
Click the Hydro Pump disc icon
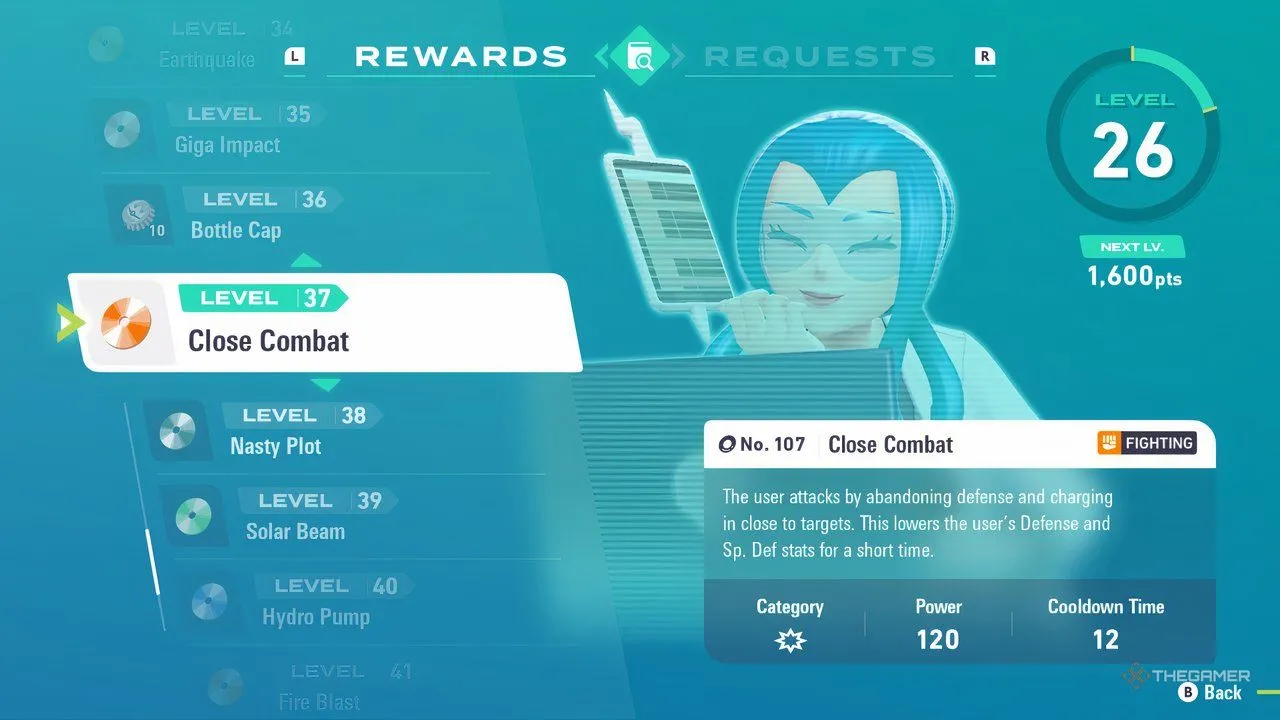(210, 601)
